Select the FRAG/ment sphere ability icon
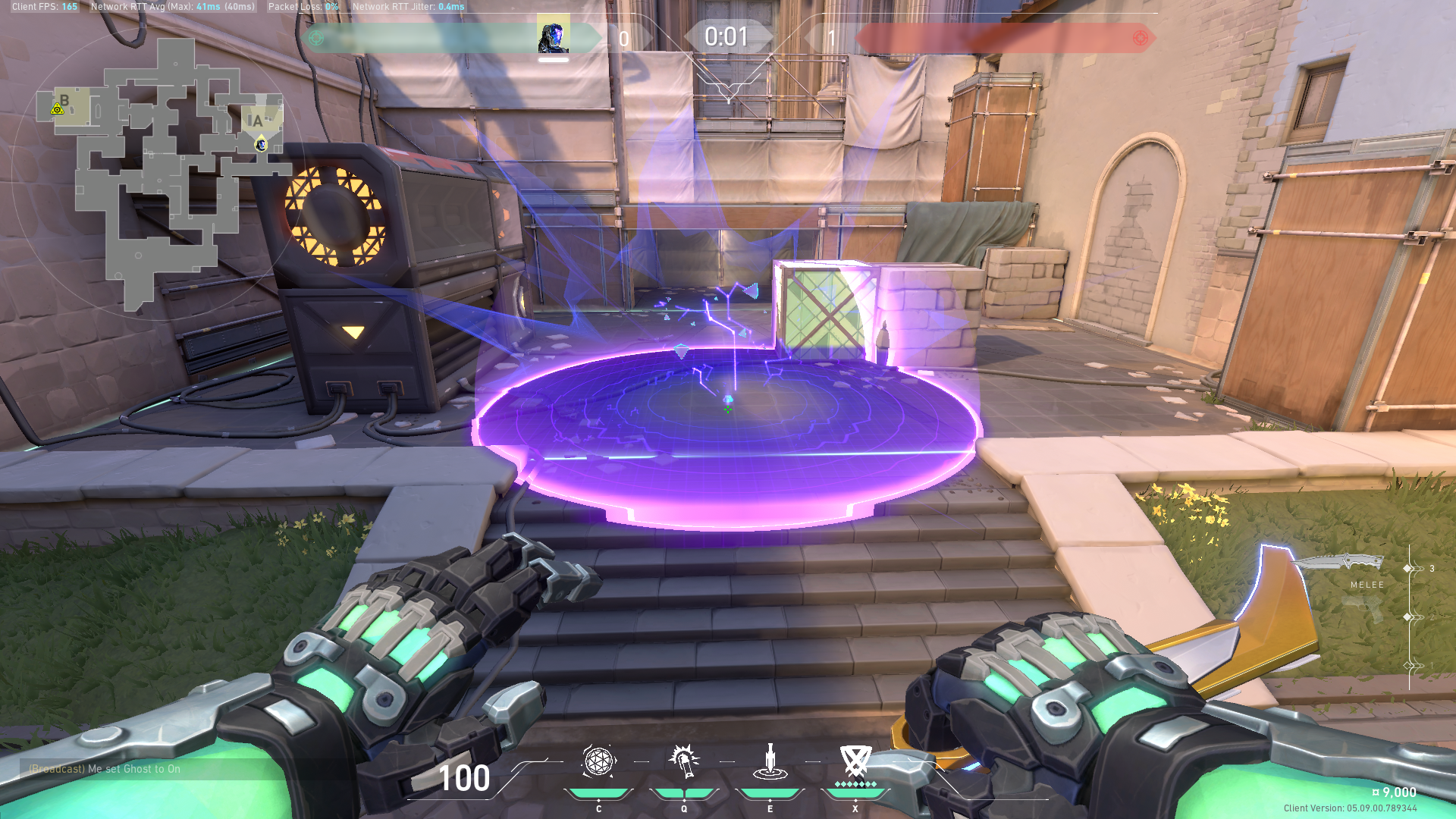Image resolution: width=1456 pixels, height=819 pixels. coord(598,761)
